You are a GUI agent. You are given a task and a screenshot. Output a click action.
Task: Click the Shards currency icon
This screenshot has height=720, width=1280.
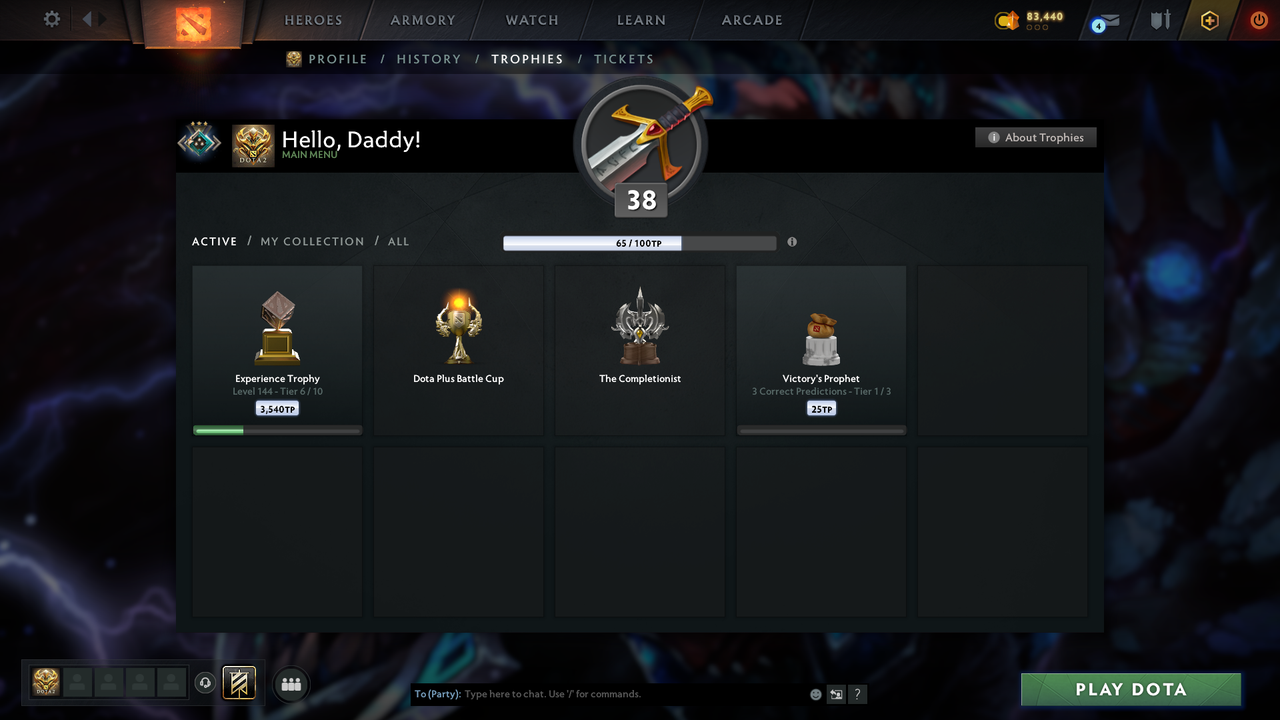tap(1006, 18)
